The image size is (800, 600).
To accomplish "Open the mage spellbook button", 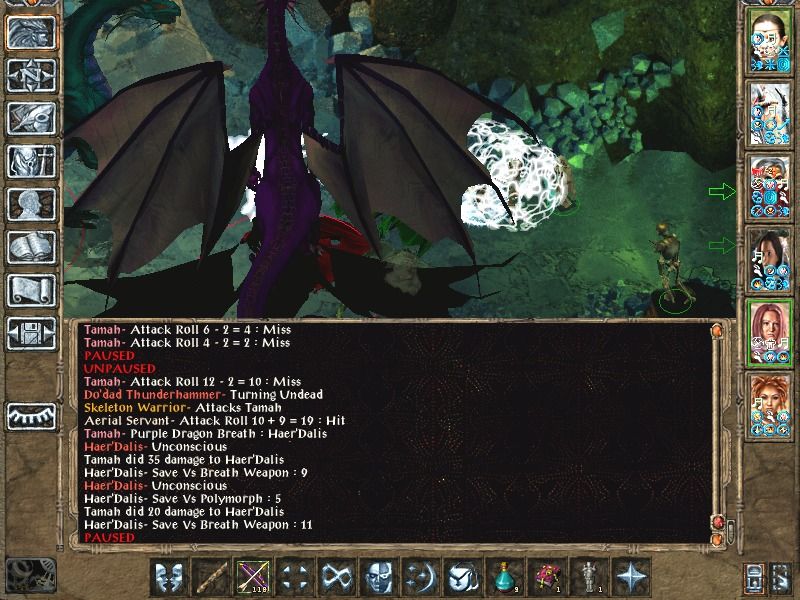I will pos(30,247).
